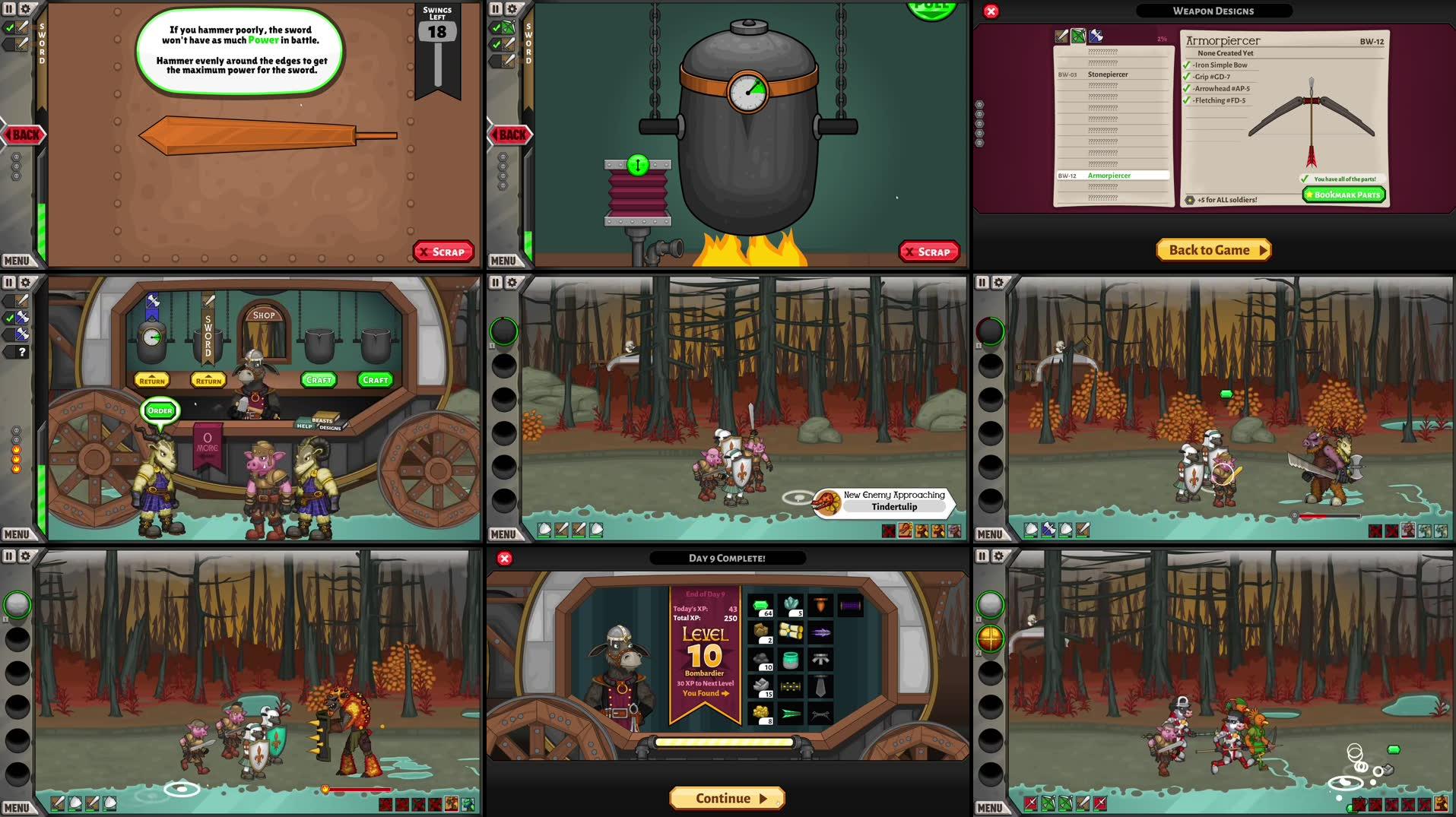The image size is (1456, 817).
Task: Click Back to Game under Weapon Designs
Action: coord(1213,249)
